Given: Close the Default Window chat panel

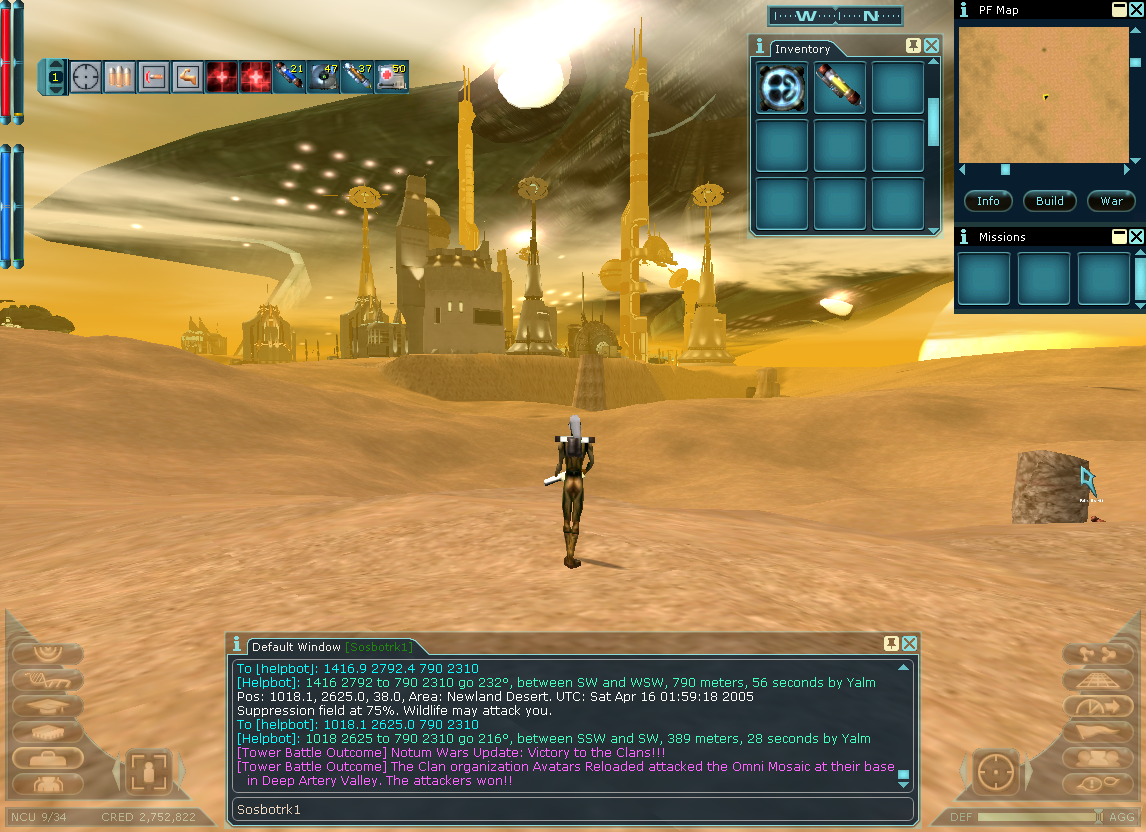Looking at the screenshot, I should (x=910, y=644).
